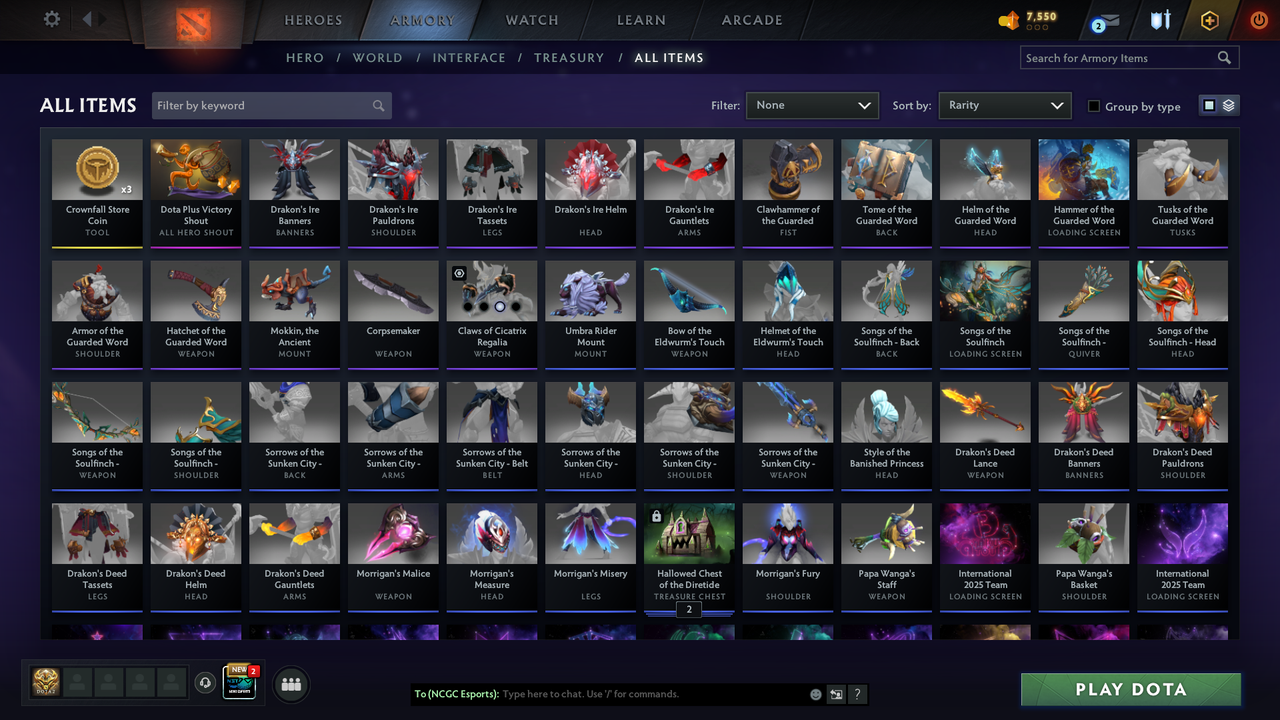
Task: Click the power button icon to exit
Action: tap(1258, 19)
